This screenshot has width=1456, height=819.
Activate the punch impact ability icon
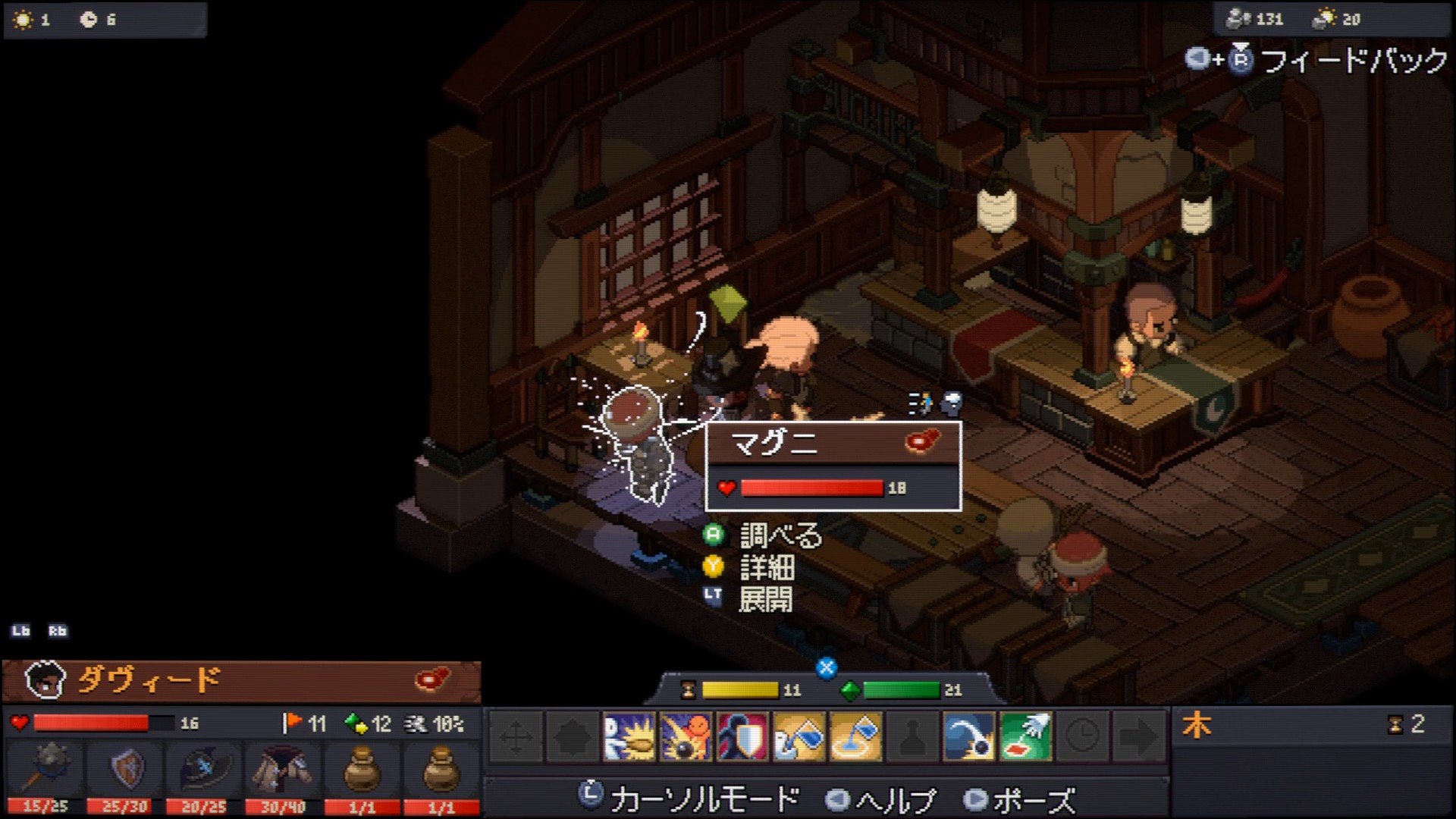pyautogui.click(x=629, y=736)
